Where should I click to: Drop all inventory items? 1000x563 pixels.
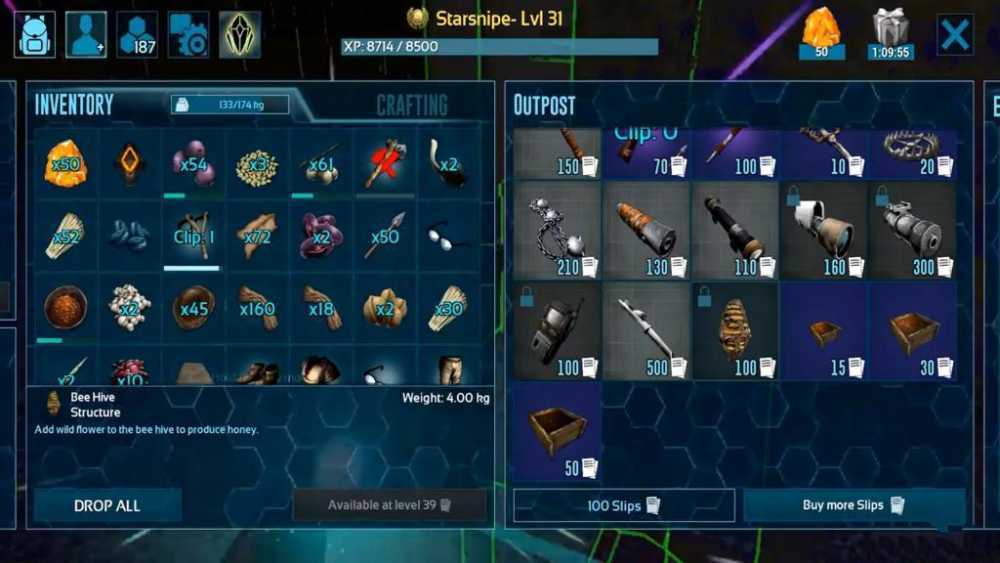[107, 505]
